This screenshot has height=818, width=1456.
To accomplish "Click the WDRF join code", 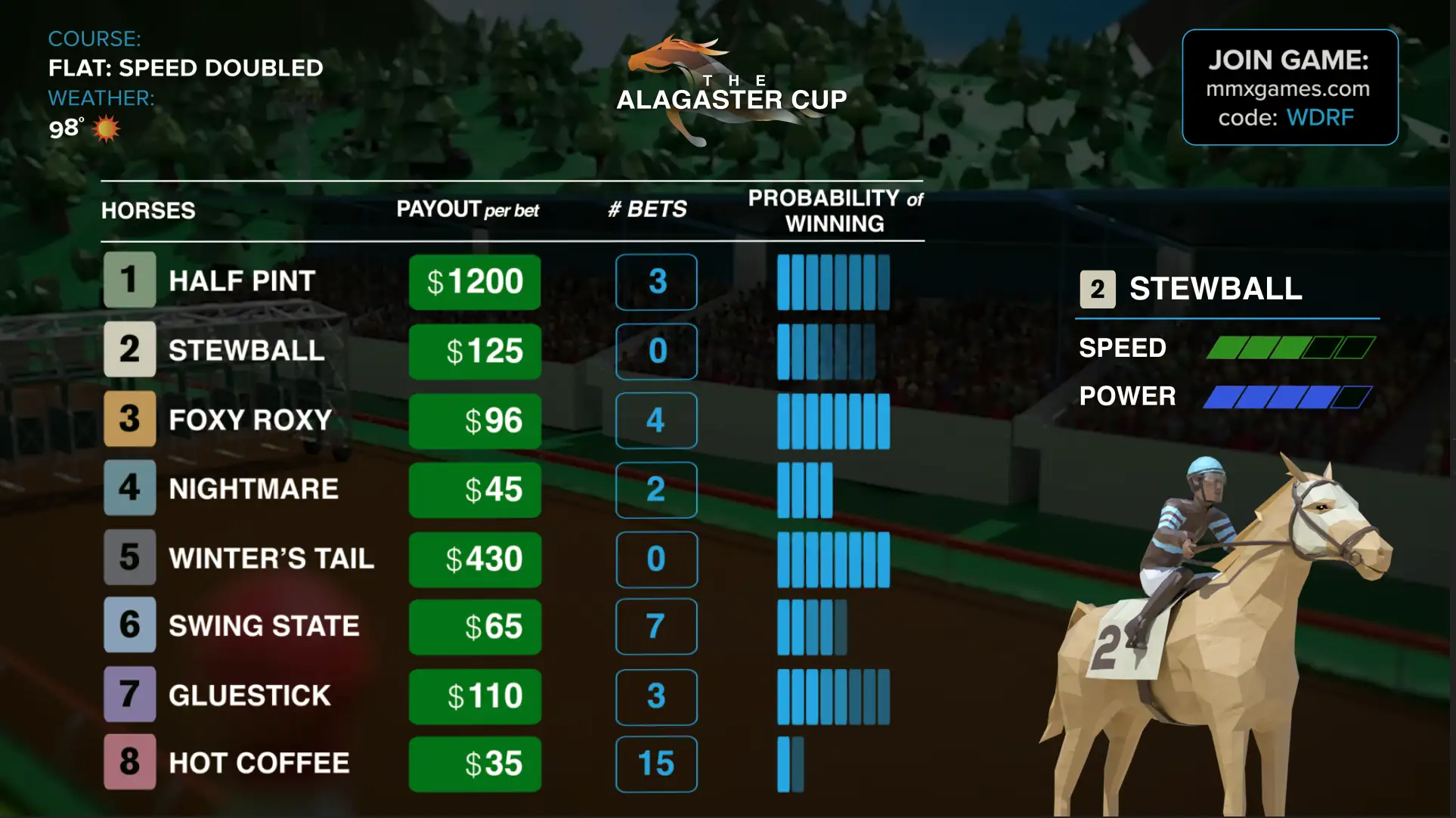I will point(1320,117).
